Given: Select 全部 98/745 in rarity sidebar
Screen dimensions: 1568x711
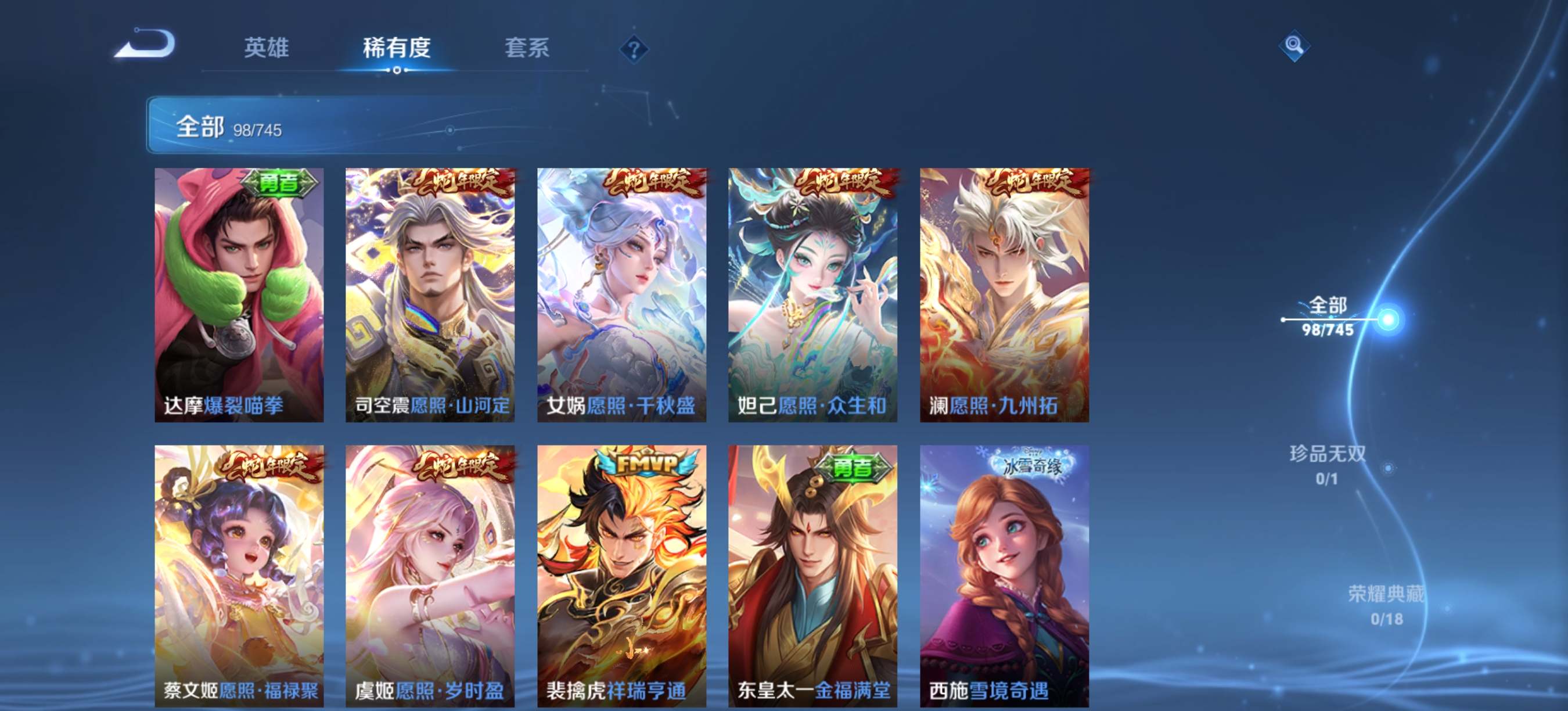Looking at the screenshot, I should [x=1327, y=317].
